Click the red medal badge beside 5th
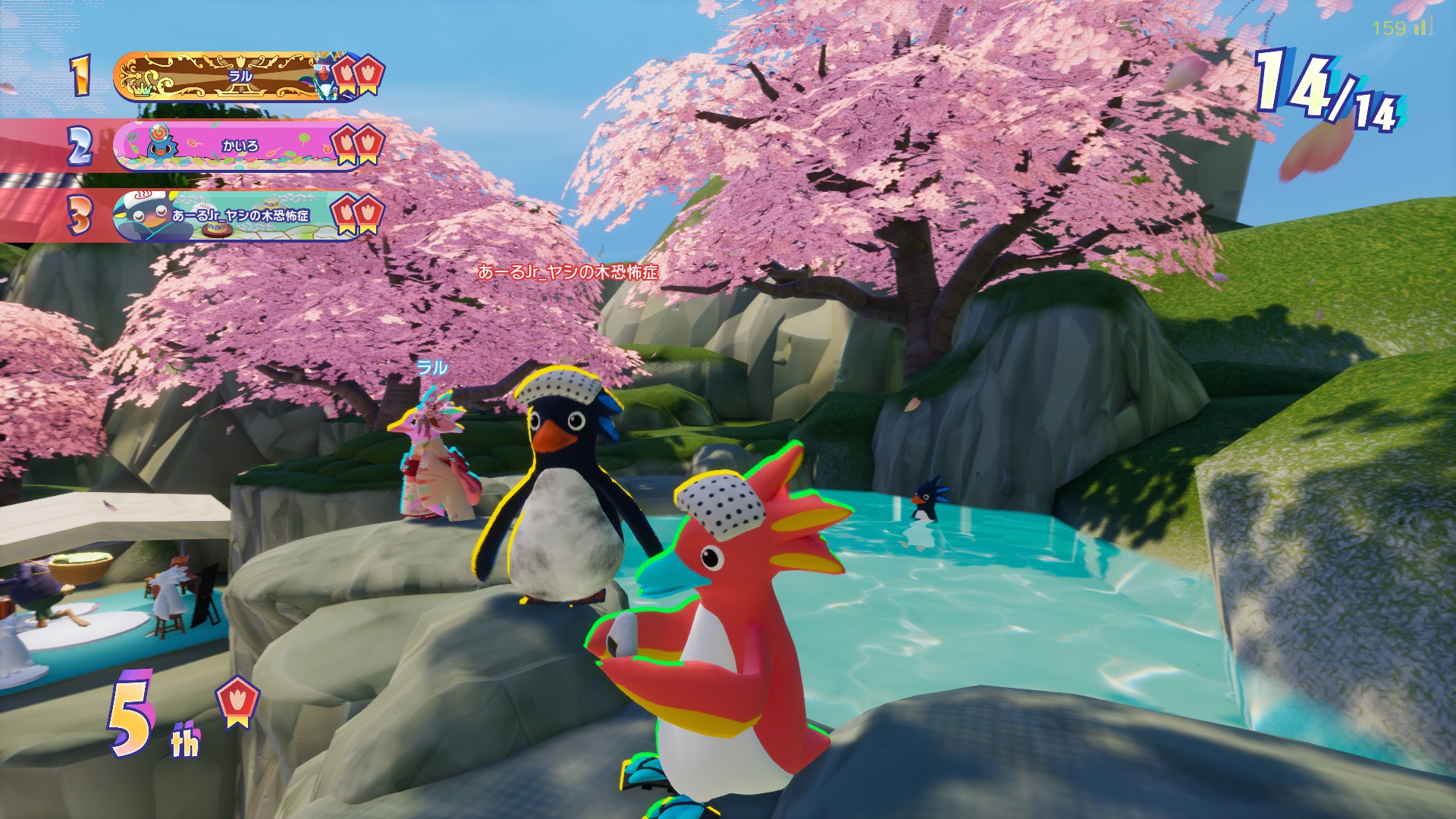1456x819 pixels. (239, 701)
